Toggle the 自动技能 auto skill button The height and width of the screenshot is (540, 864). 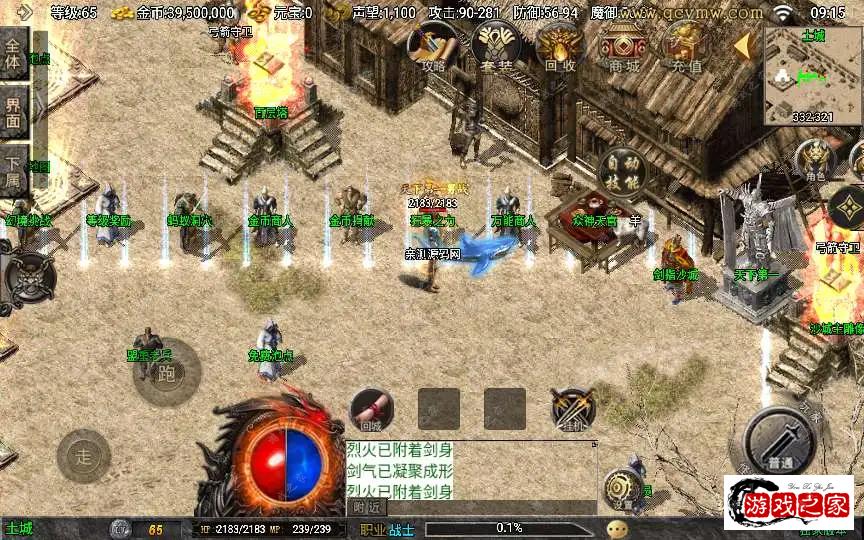click(620, 171)
